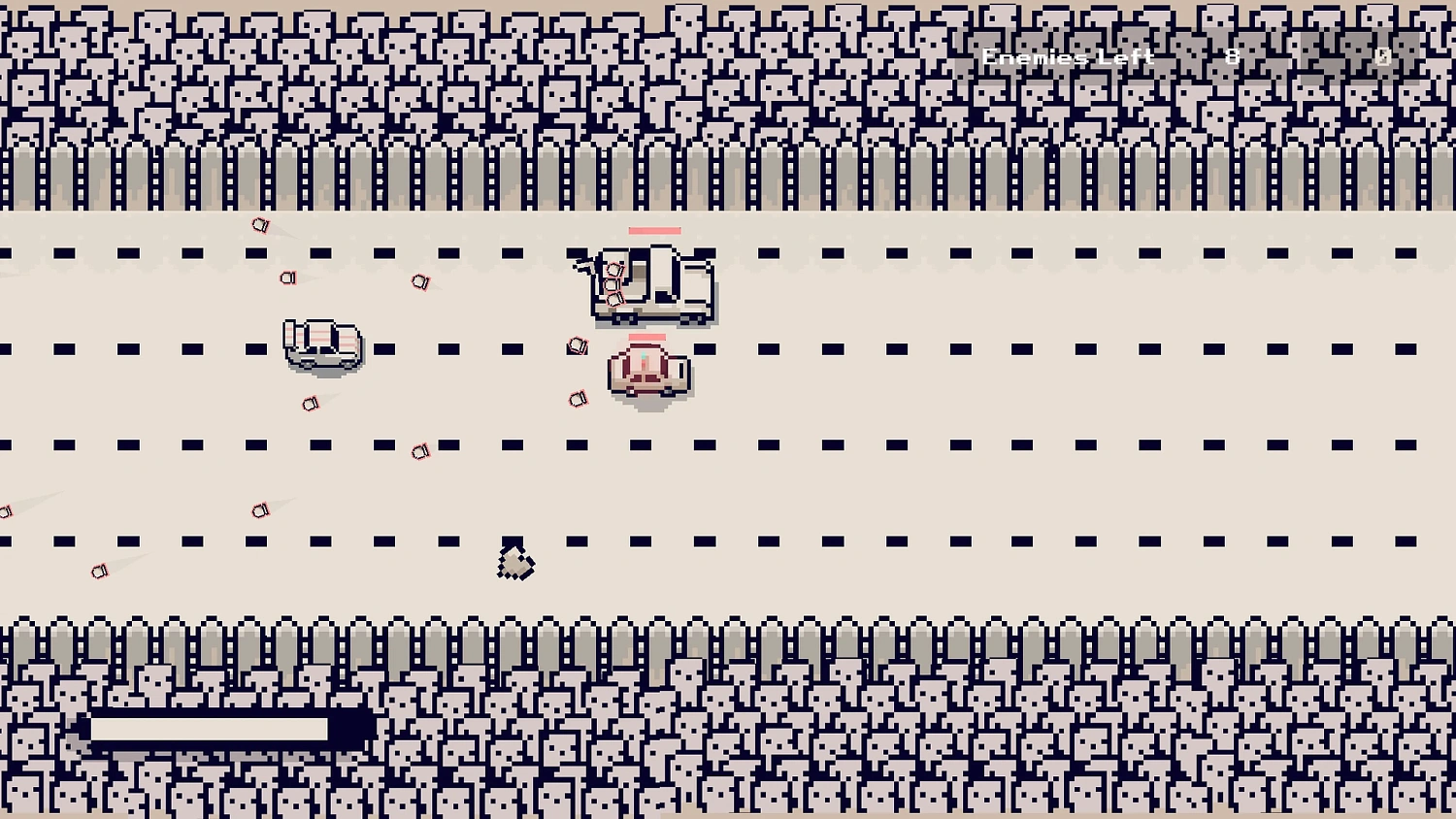Click the bullet casing left of the tank
The height and width of the screenshot is (819, 1456).
tap(578, 345)
